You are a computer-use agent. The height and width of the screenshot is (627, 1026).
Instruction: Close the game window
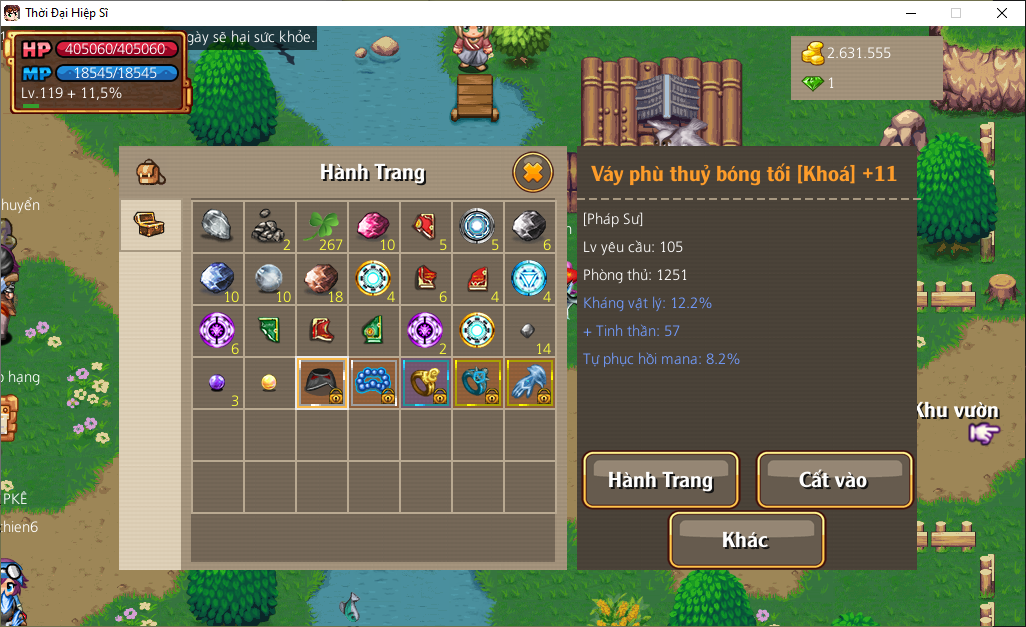point(1002,13)
